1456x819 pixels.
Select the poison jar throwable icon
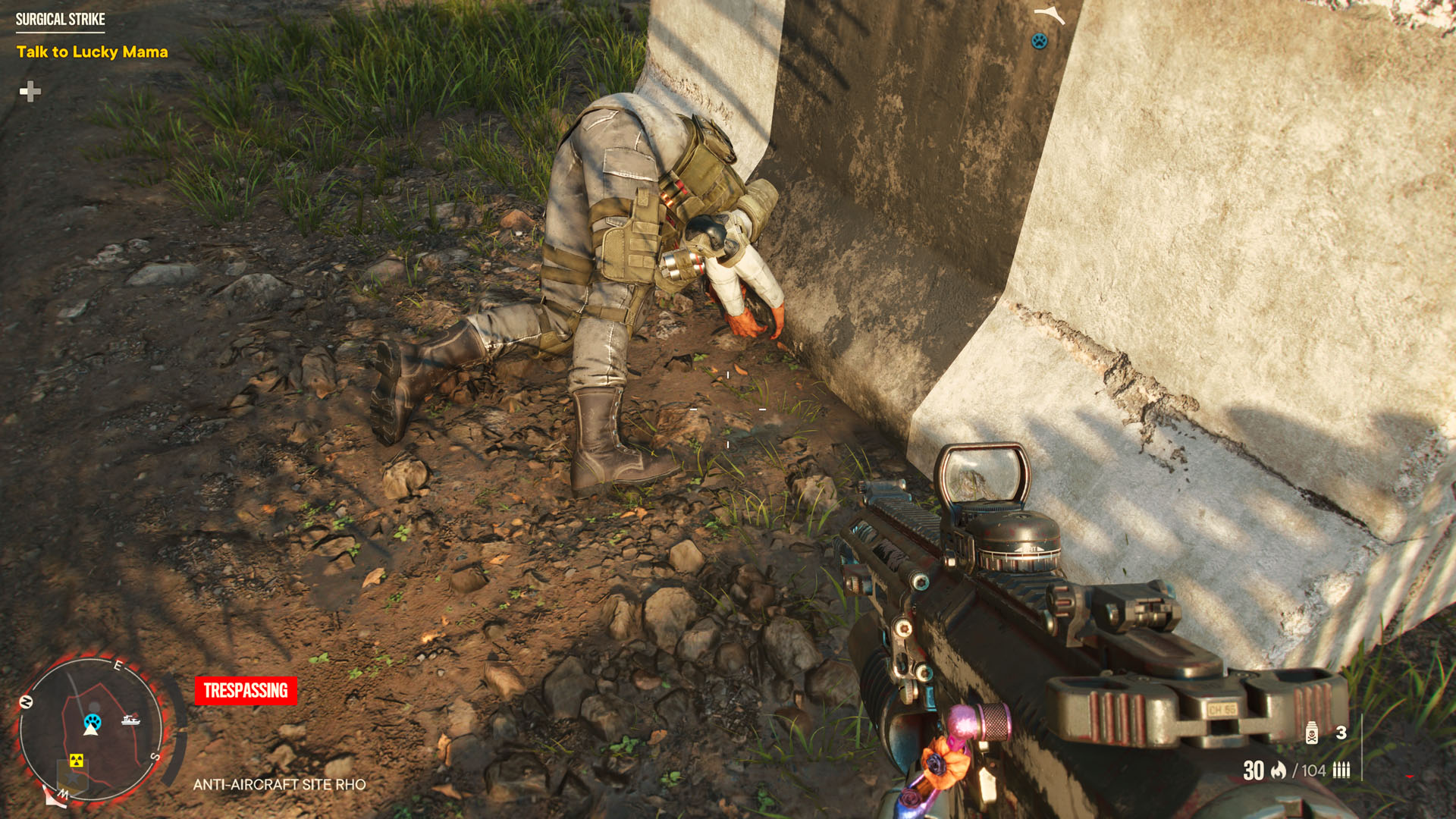point(1311,733)
